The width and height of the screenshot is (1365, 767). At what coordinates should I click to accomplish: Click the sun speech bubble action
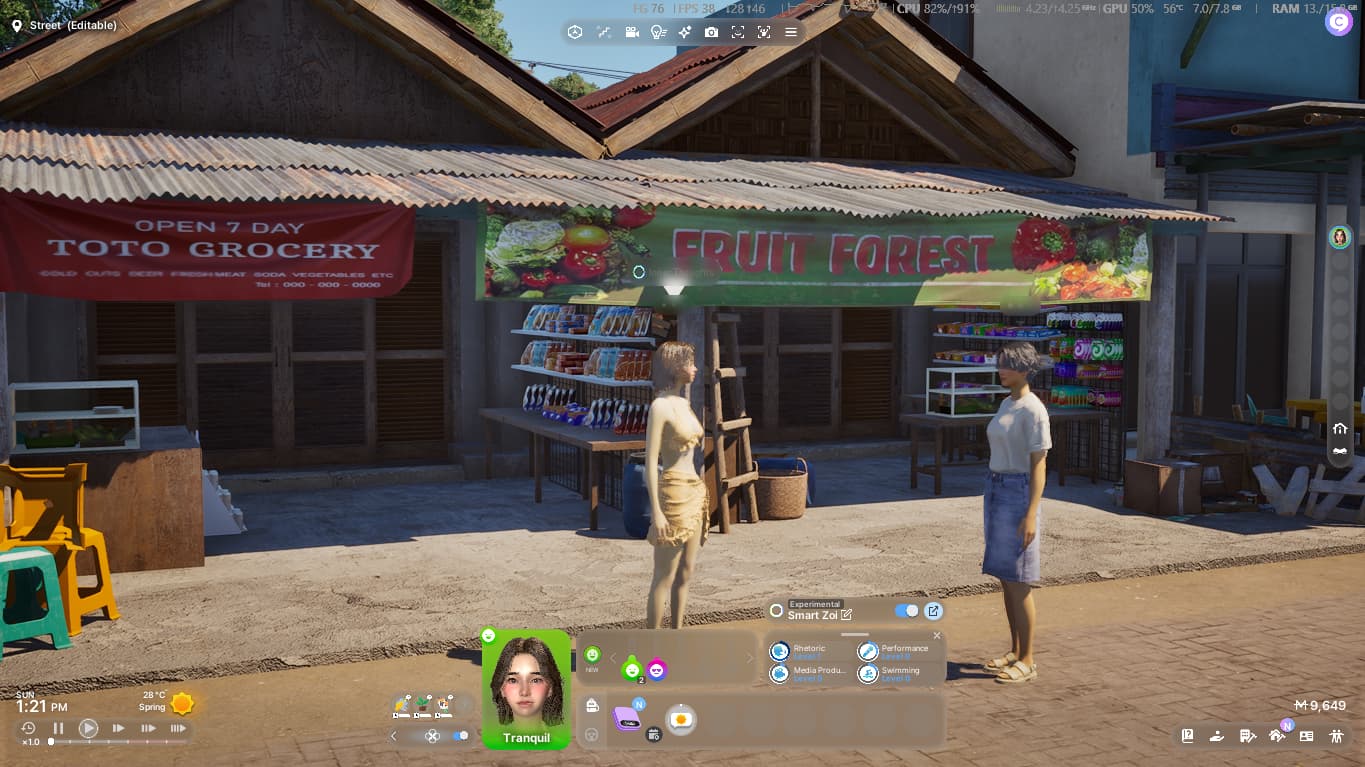[681, 719]
